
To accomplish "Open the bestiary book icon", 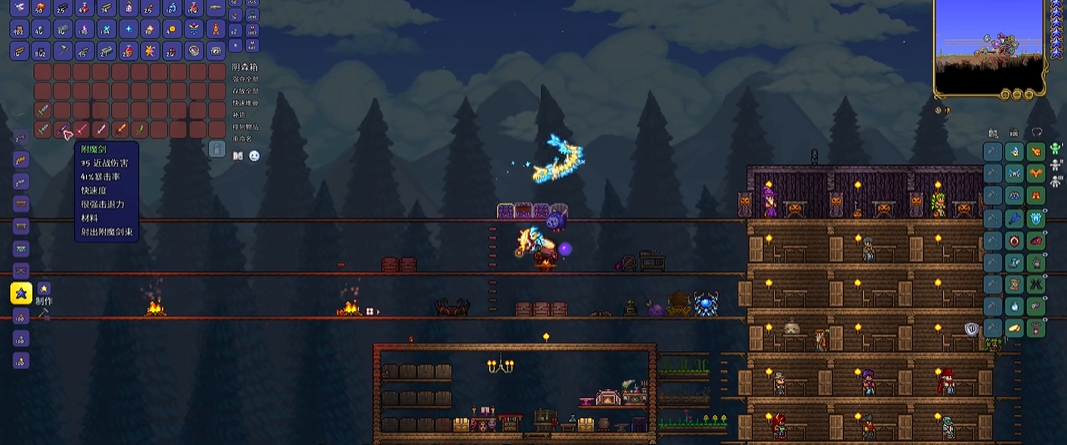I will [x=238, y=156].
